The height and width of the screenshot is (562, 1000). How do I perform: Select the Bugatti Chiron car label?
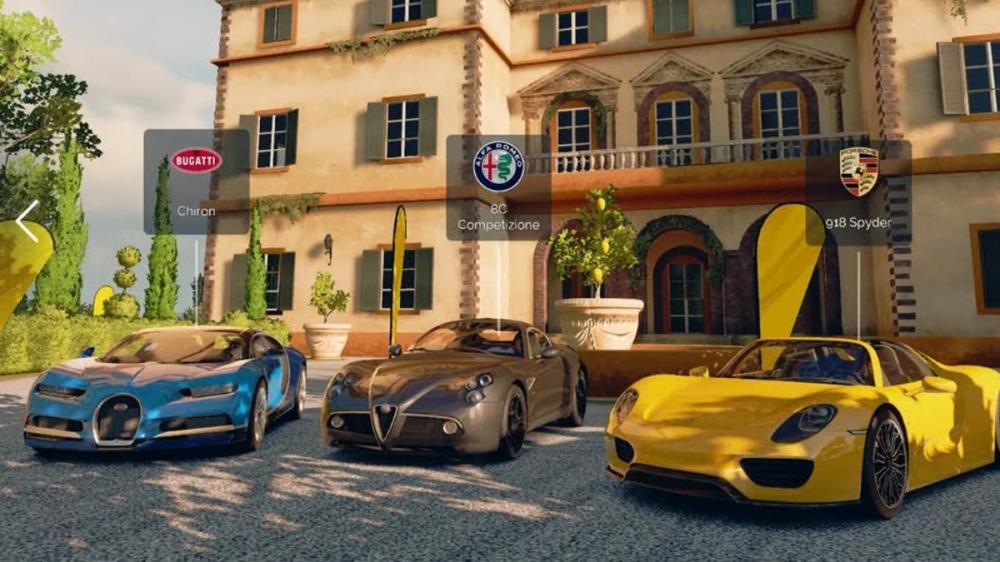(196, 182)
